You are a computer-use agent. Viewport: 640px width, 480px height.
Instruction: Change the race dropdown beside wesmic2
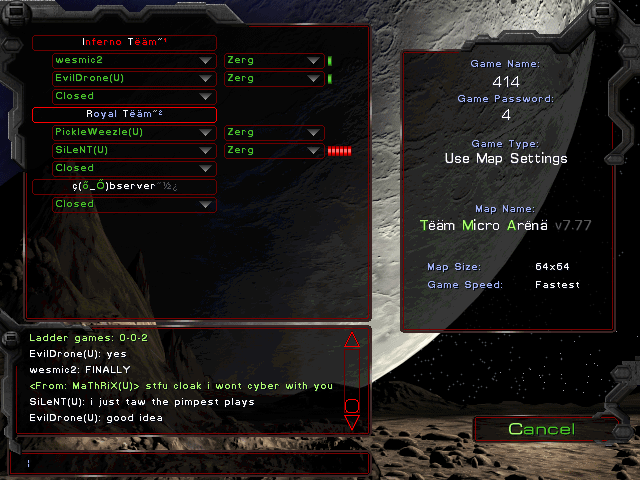coord(273,60)
